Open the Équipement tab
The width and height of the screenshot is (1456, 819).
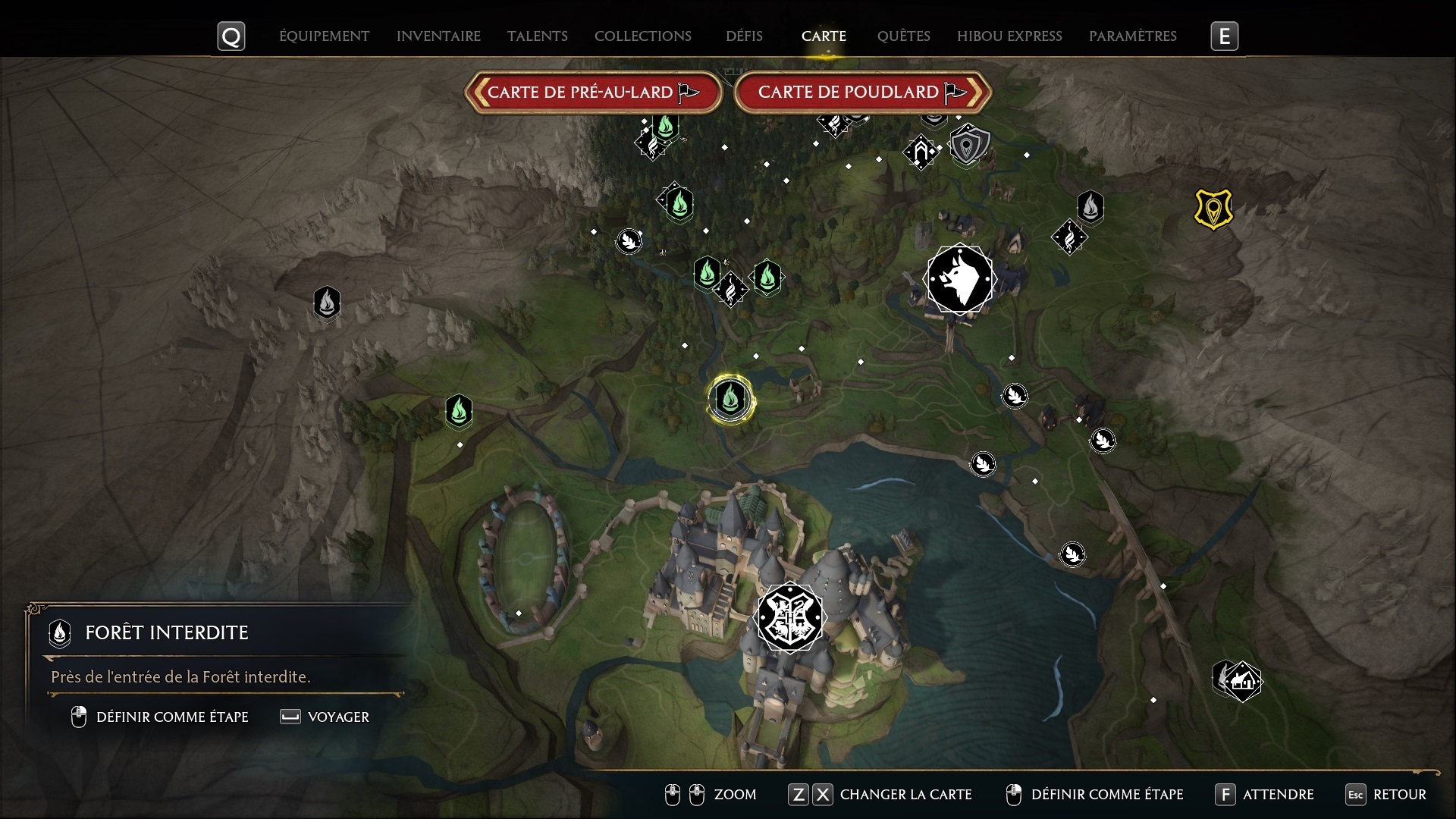(324, 36)
